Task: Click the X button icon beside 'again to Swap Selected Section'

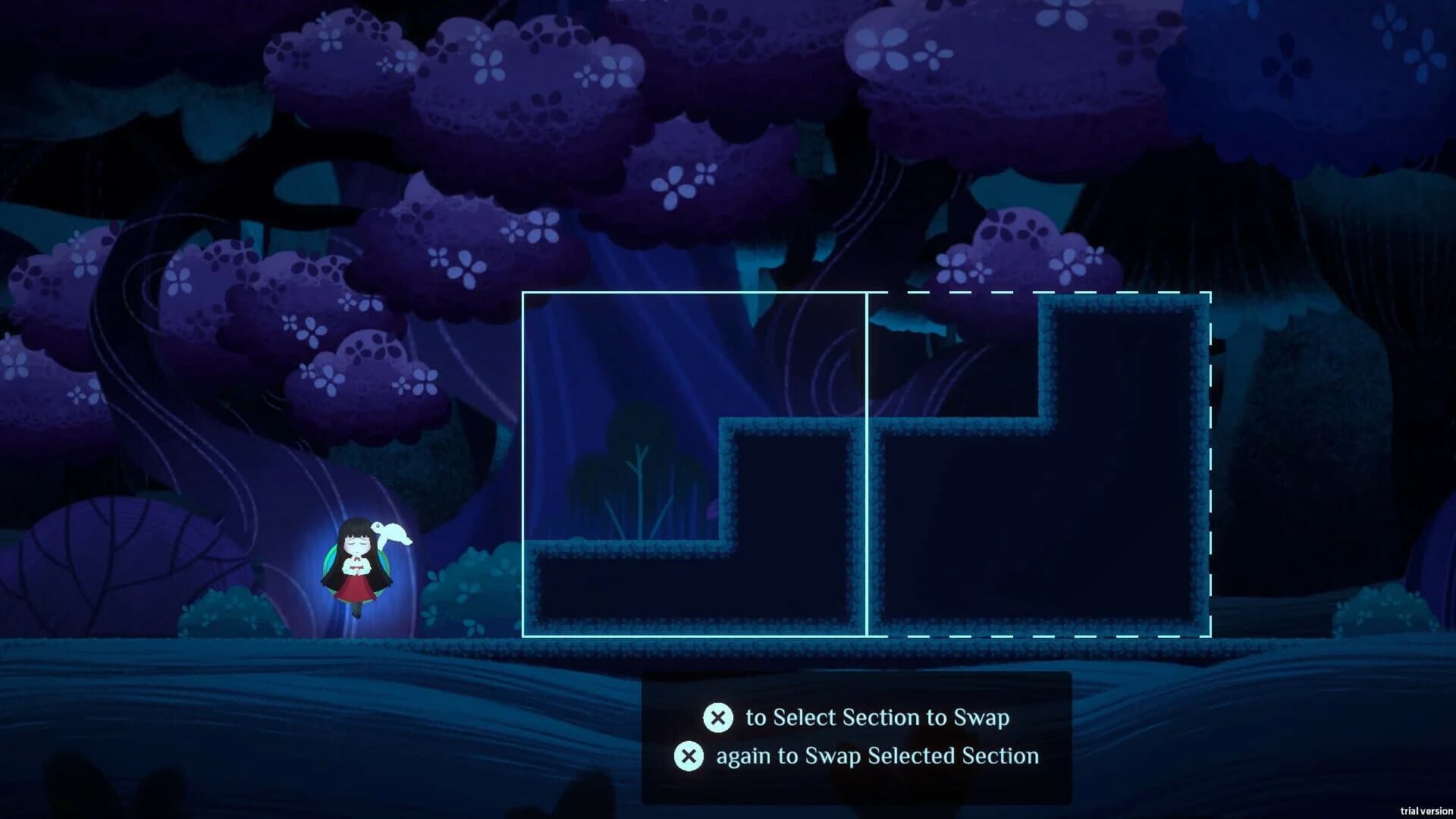Action: click(x=689, y=755)
